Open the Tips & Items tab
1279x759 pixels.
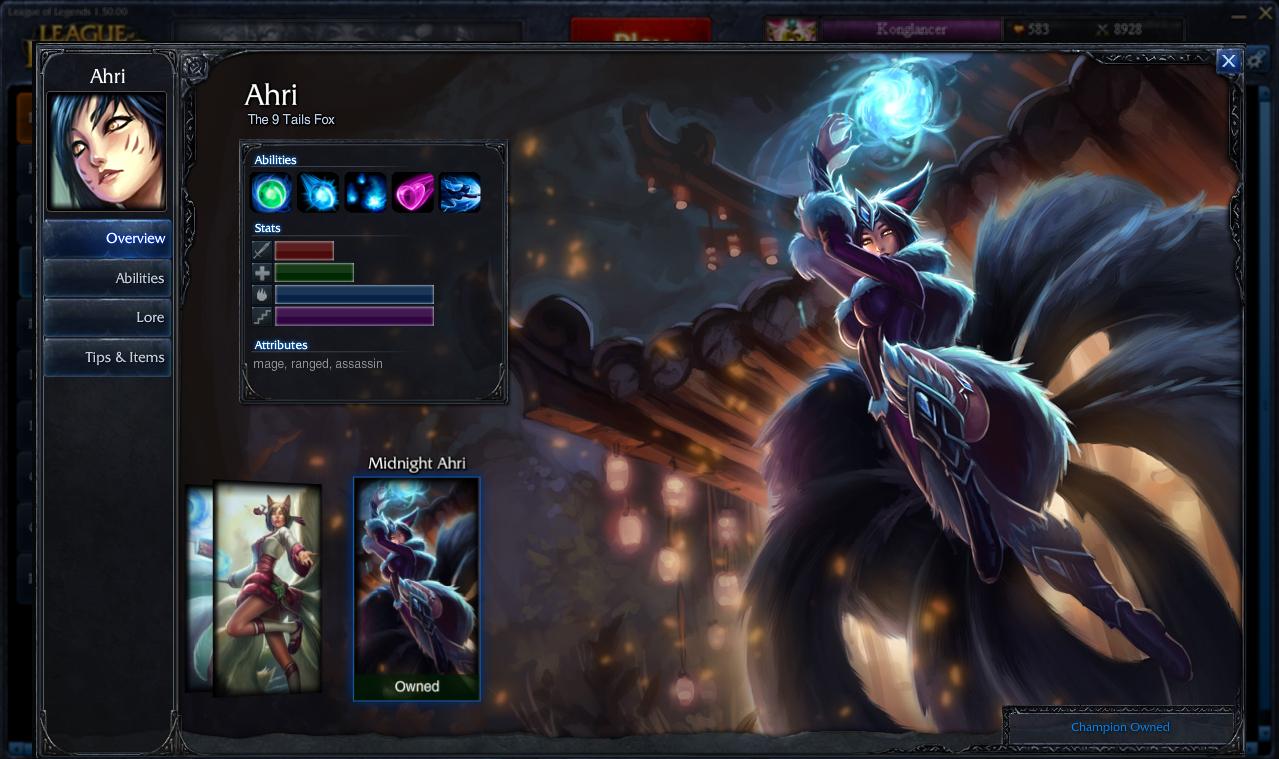108,357
